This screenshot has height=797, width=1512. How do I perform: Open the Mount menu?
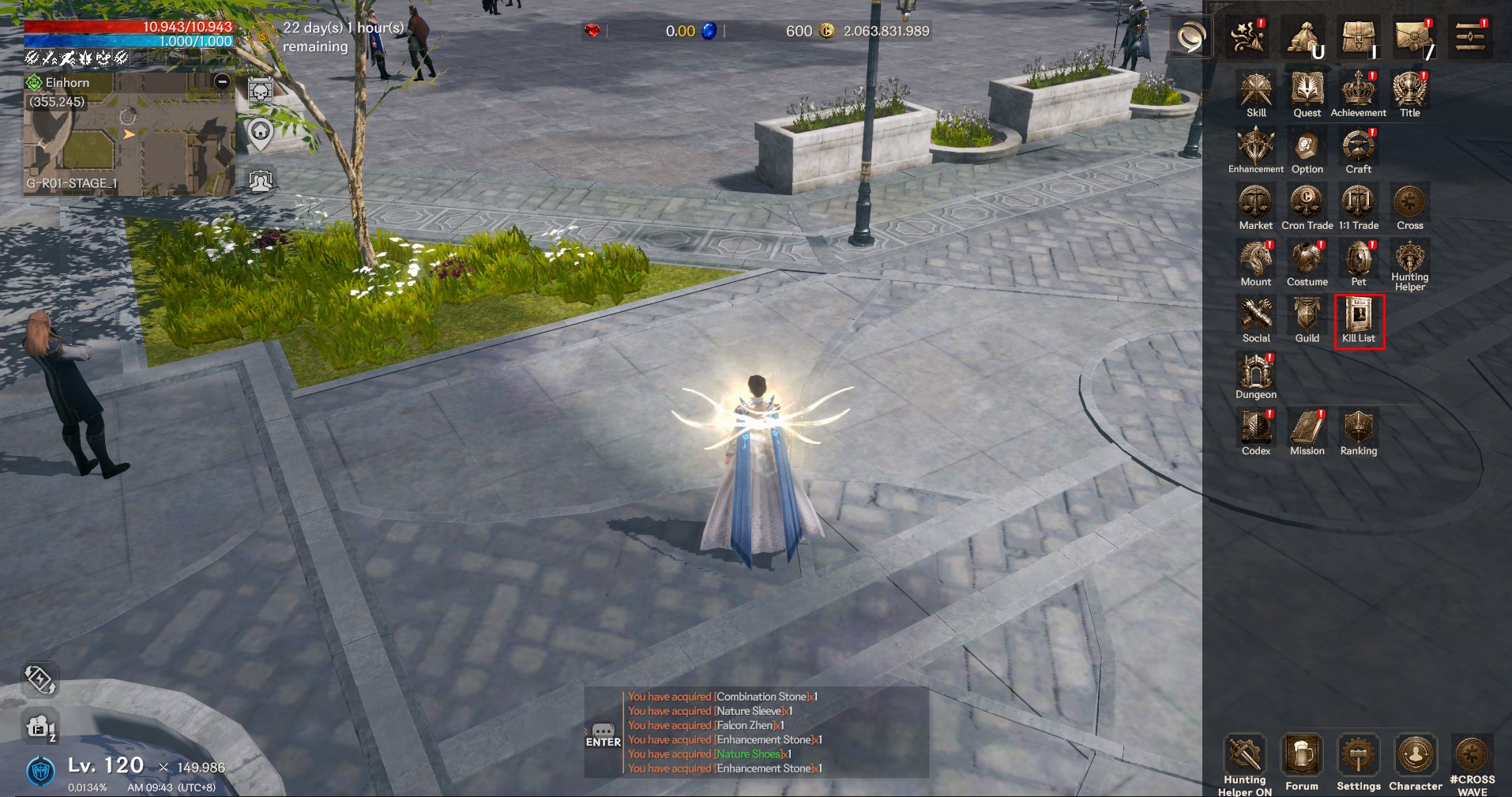pos(1255,260)
